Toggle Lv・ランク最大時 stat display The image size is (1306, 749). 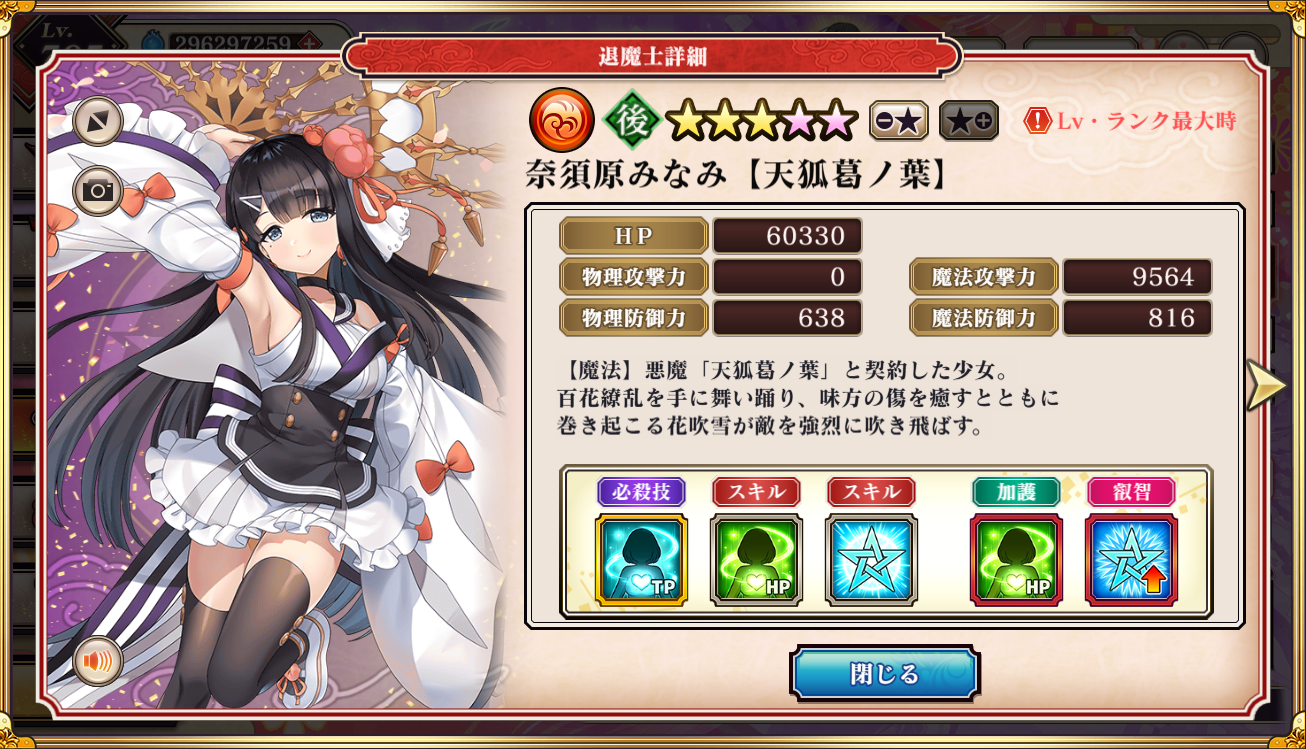[1130, 122]
